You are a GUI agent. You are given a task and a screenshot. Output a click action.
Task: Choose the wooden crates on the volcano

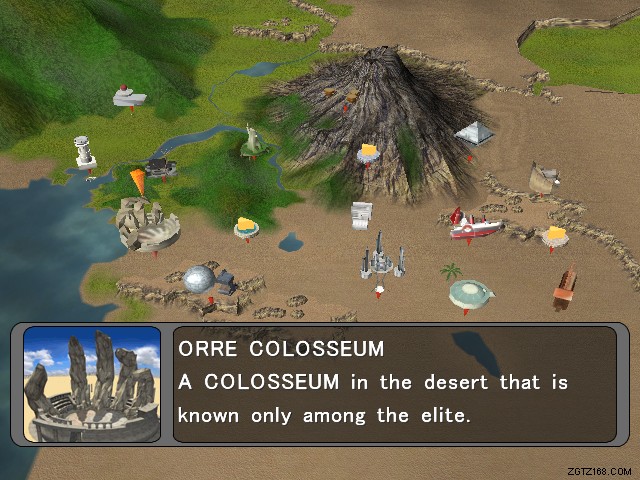[x=342, y=93]
